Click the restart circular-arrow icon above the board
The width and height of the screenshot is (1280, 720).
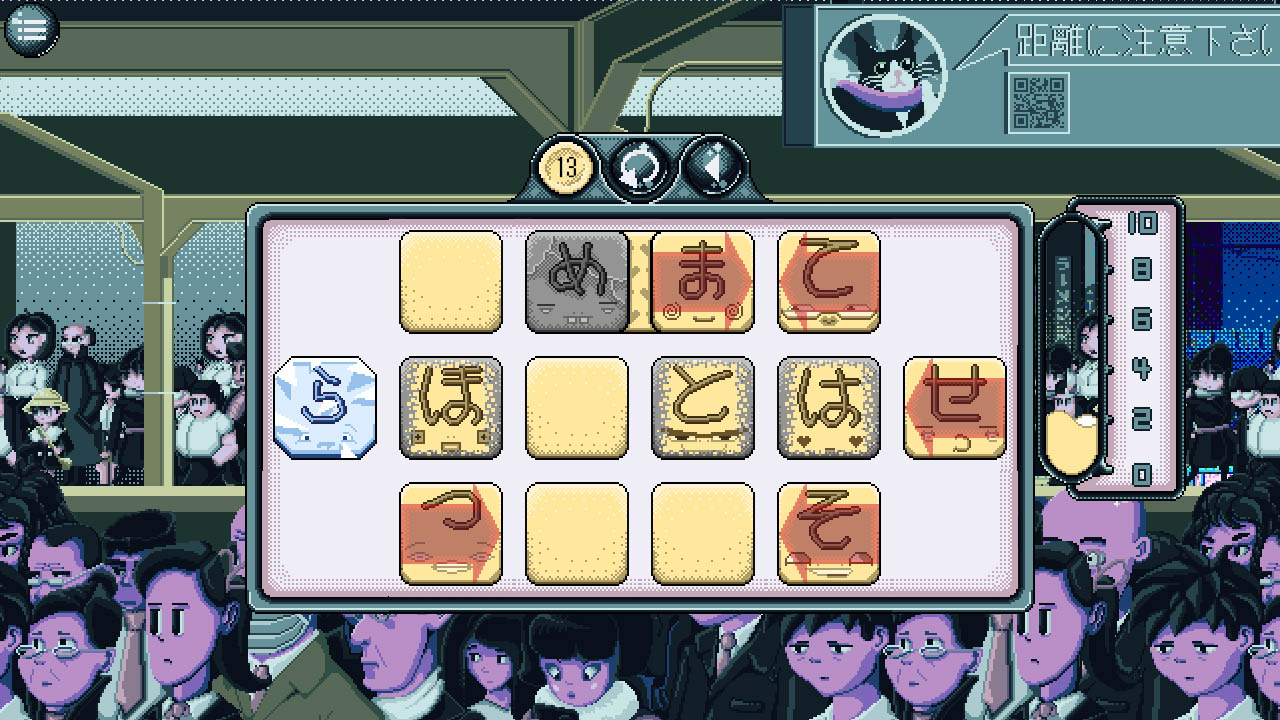pos(638,163)
